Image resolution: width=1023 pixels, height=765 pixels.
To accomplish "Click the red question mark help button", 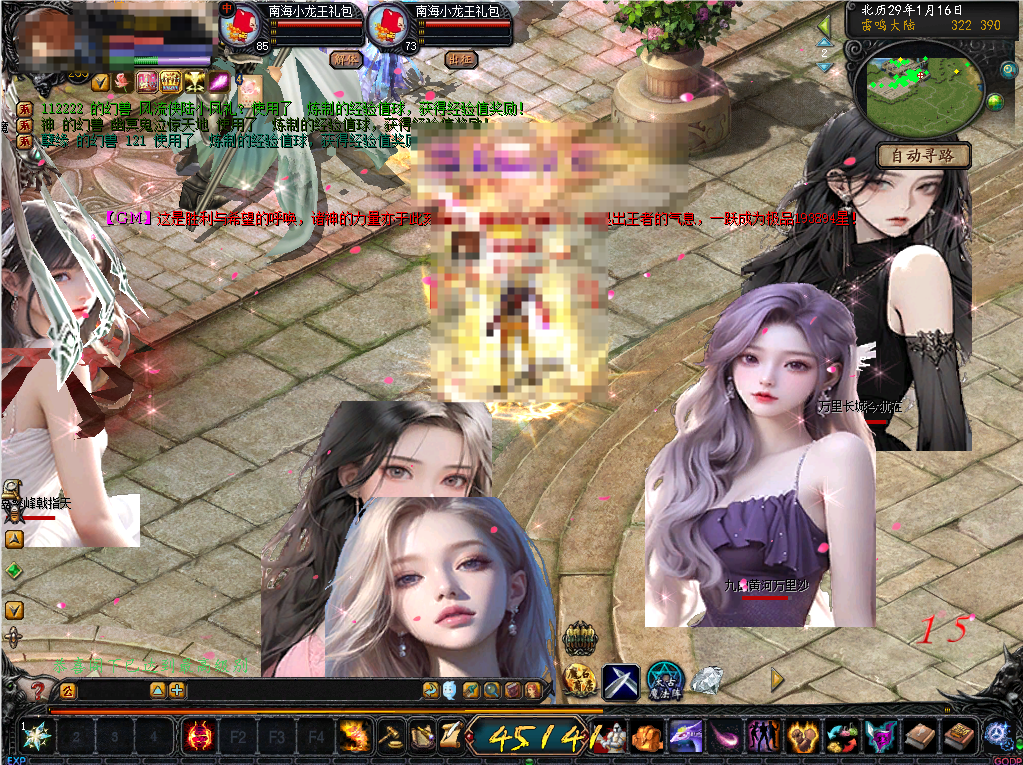I will click(37, 690).
